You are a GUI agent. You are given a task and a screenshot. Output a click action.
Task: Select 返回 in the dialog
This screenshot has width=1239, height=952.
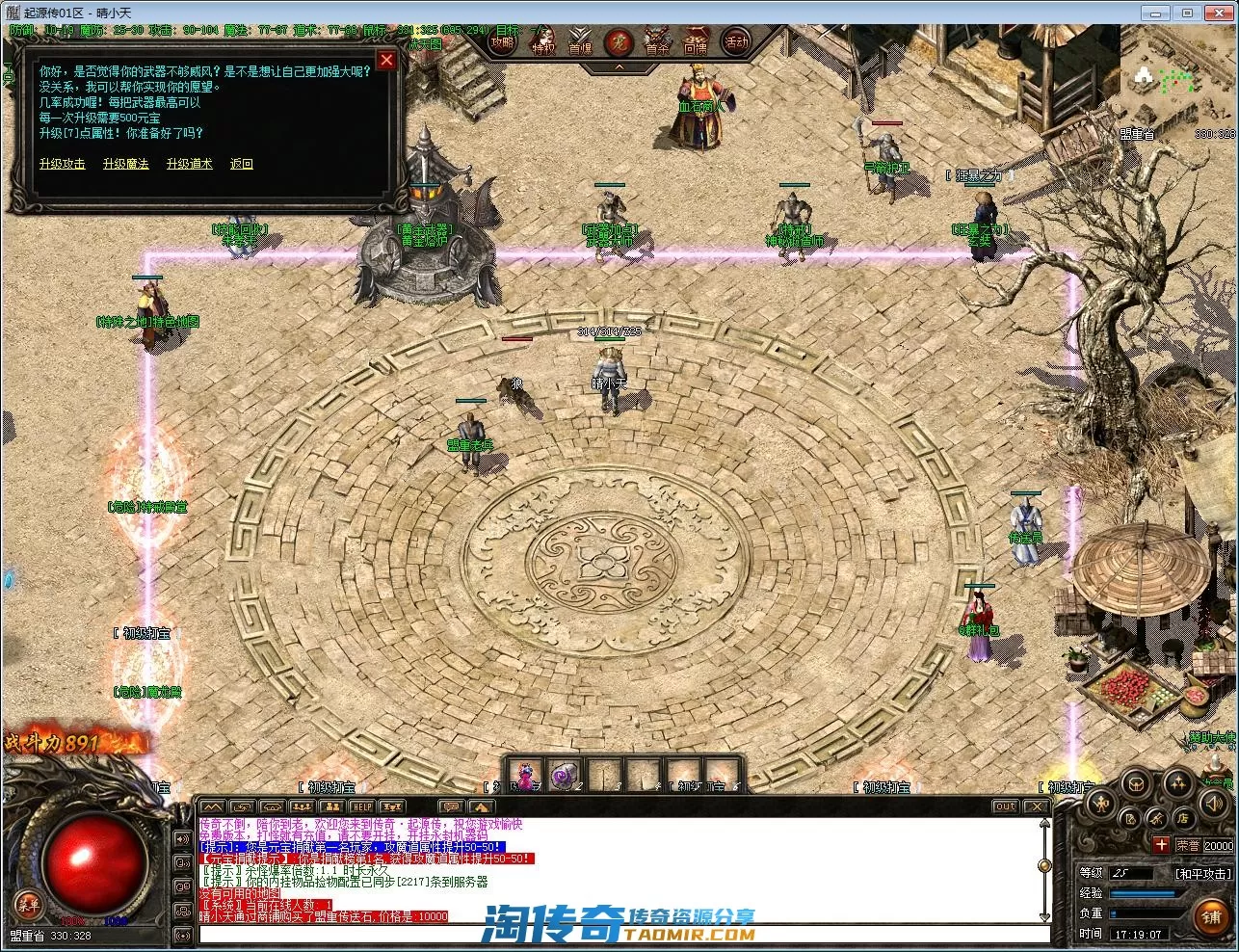(x=242, y=164)
